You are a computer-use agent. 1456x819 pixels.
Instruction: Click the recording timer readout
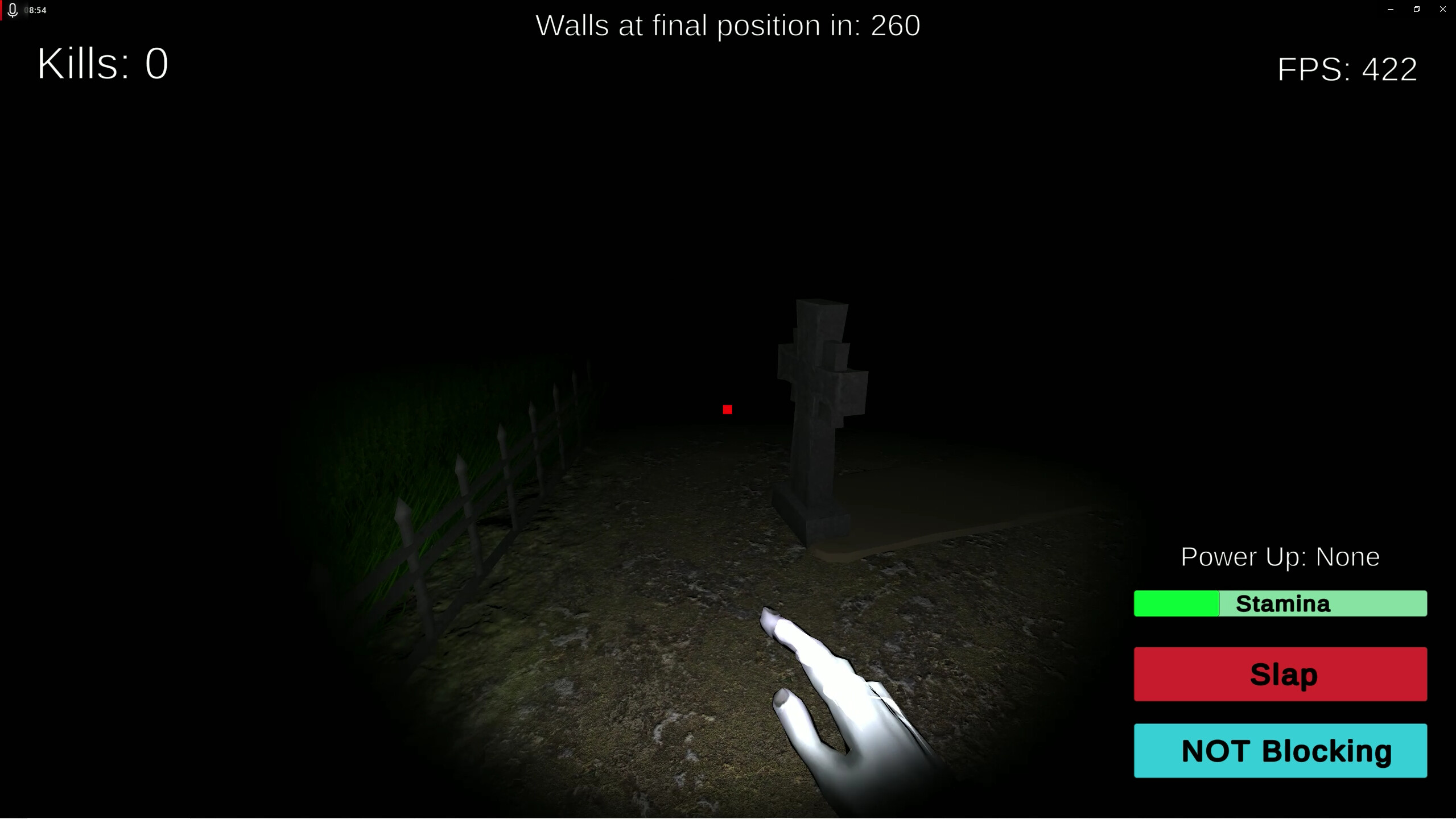click(x=36, y=9)
